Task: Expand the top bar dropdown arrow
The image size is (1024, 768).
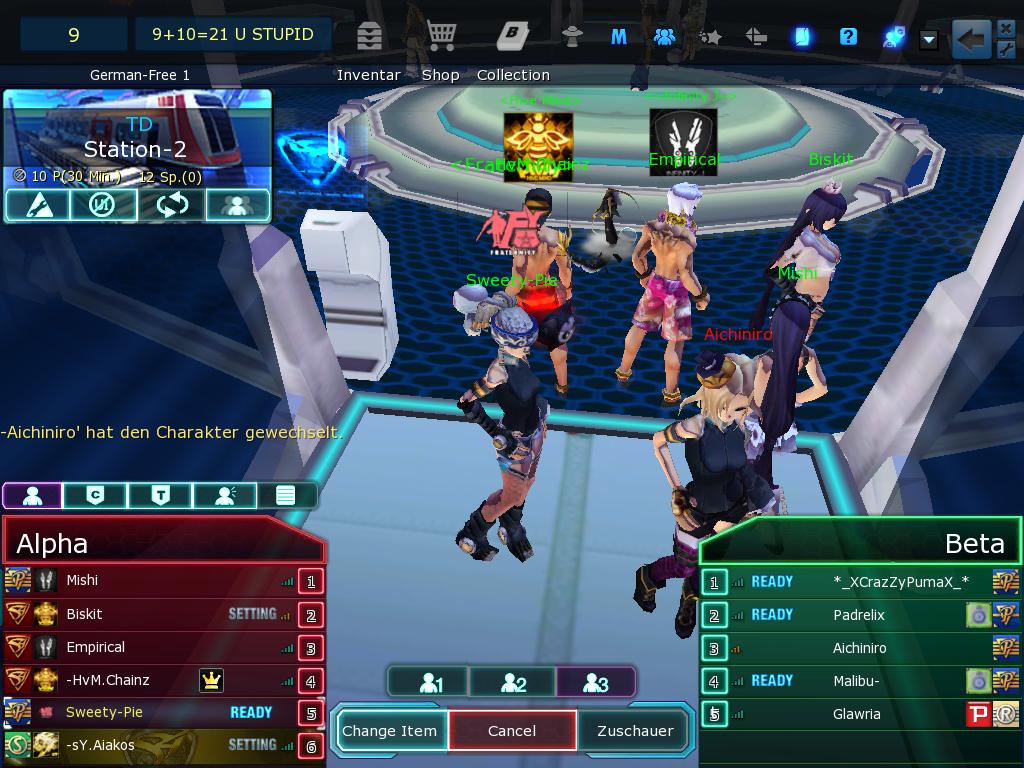Action: [x=929, y=40]
